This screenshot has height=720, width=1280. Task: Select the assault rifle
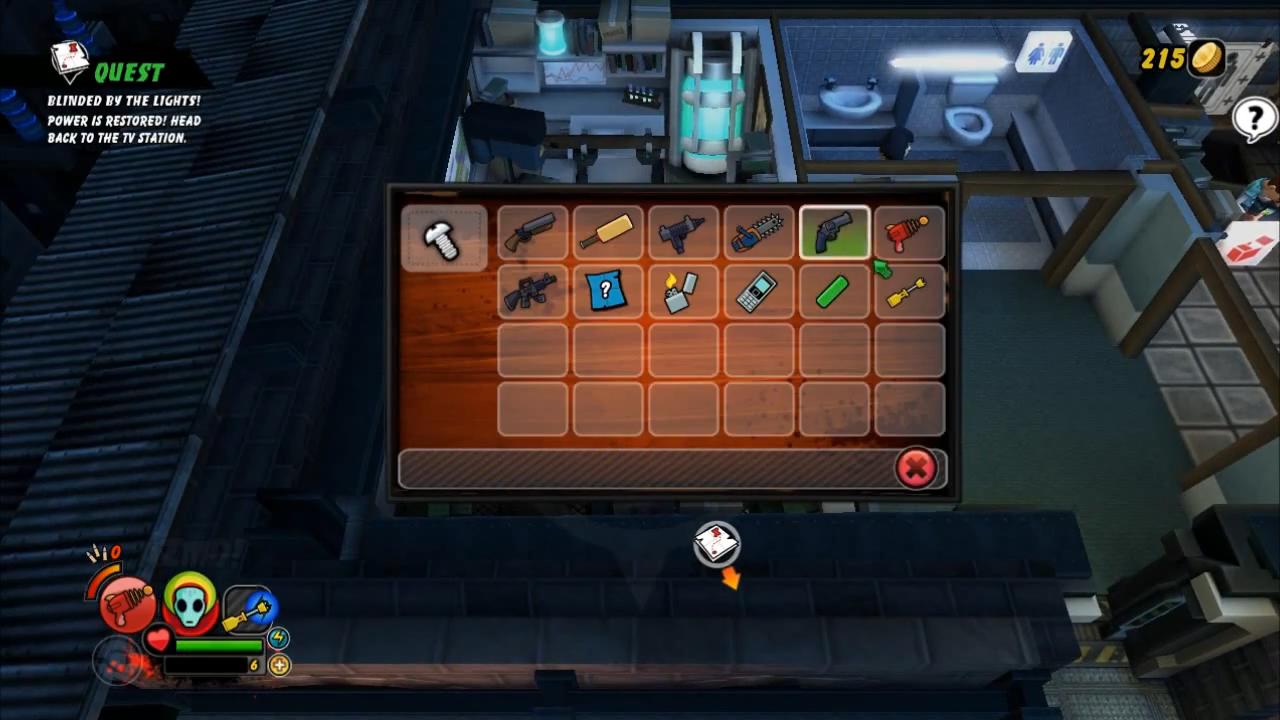tap(532, 291)
